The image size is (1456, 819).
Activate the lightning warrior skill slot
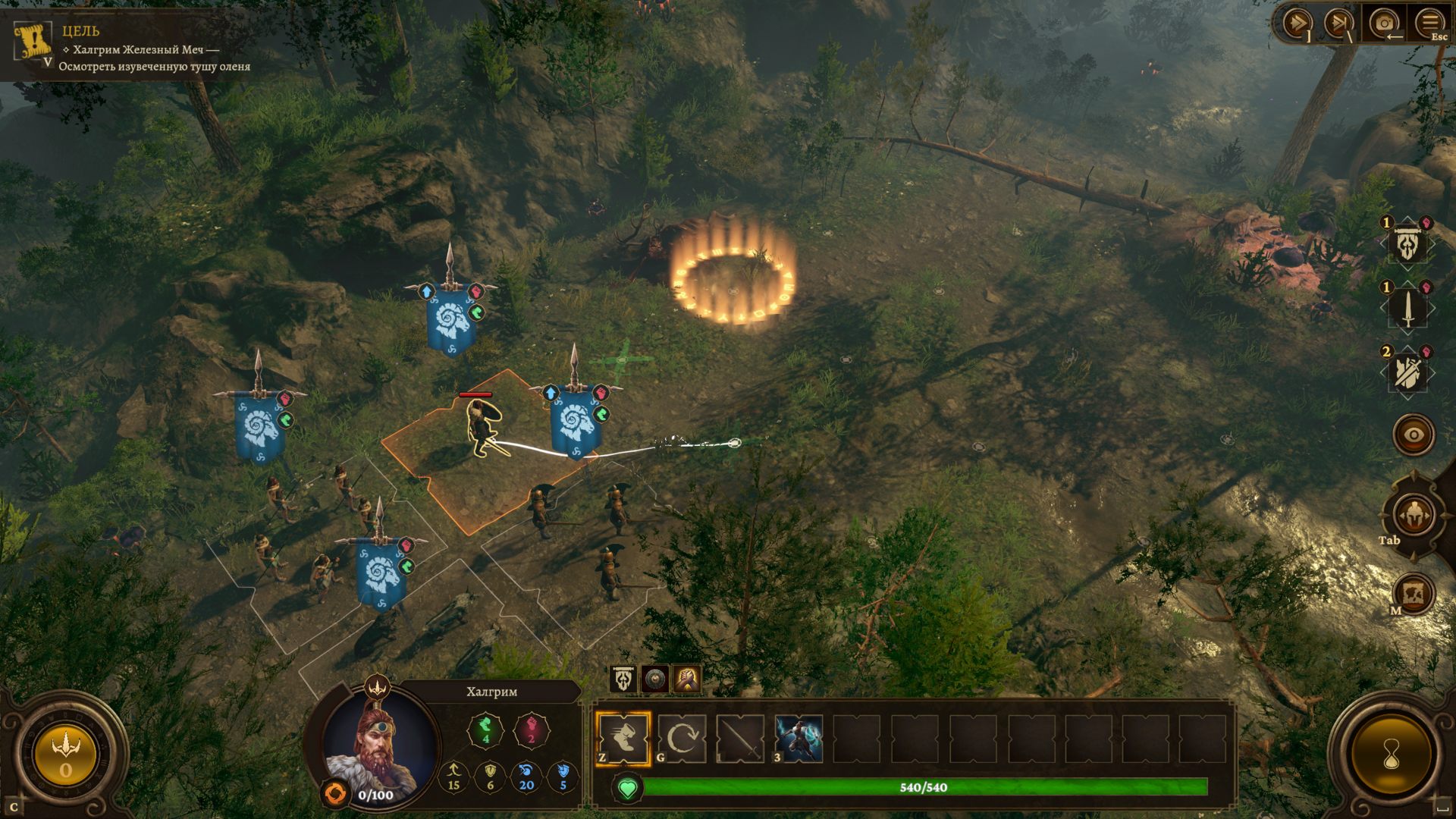(x=799, y=738)
